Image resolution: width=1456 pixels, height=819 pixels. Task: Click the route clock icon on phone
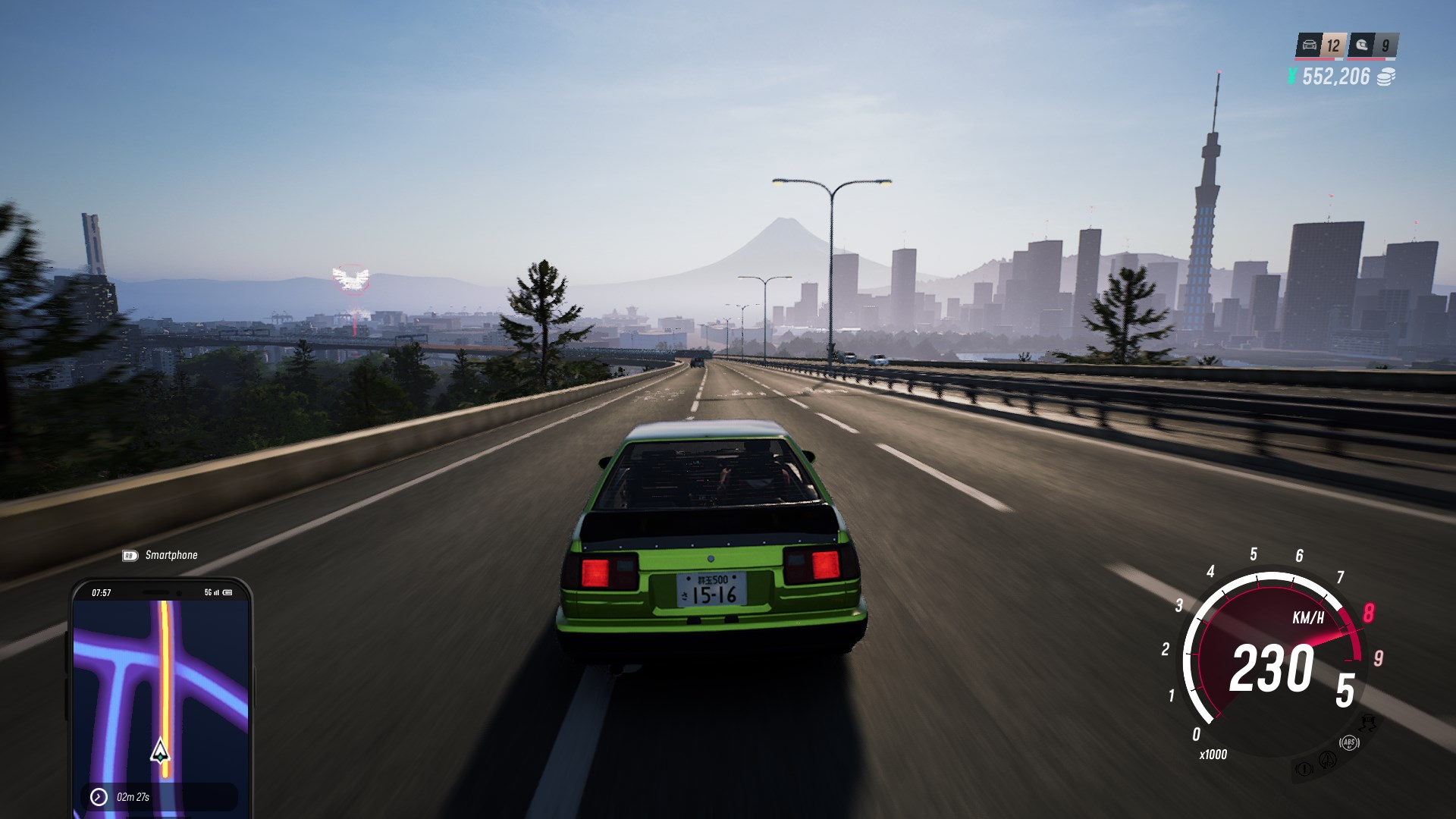point(99,796)
